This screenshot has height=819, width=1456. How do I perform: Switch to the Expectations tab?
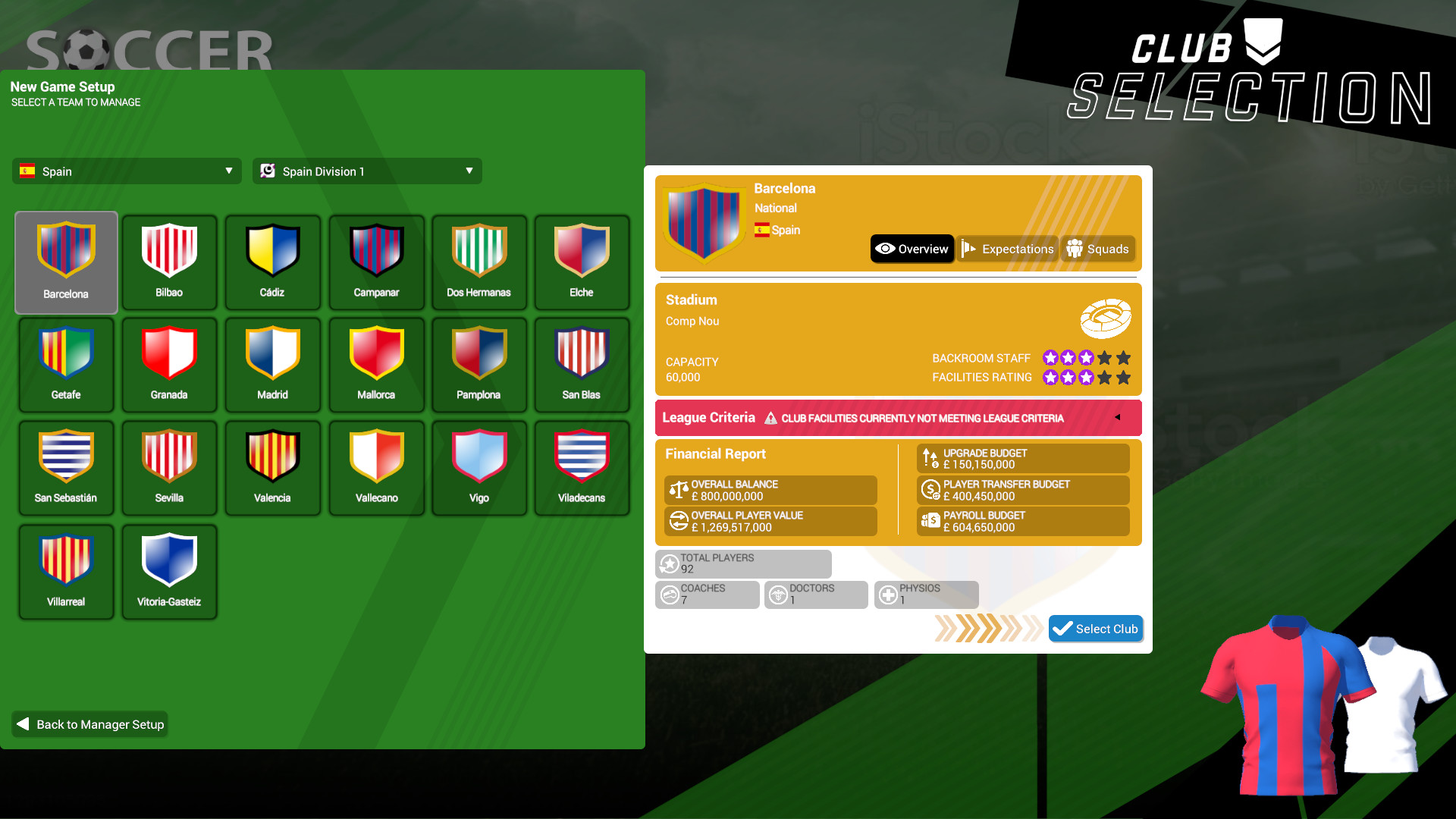1007,248
